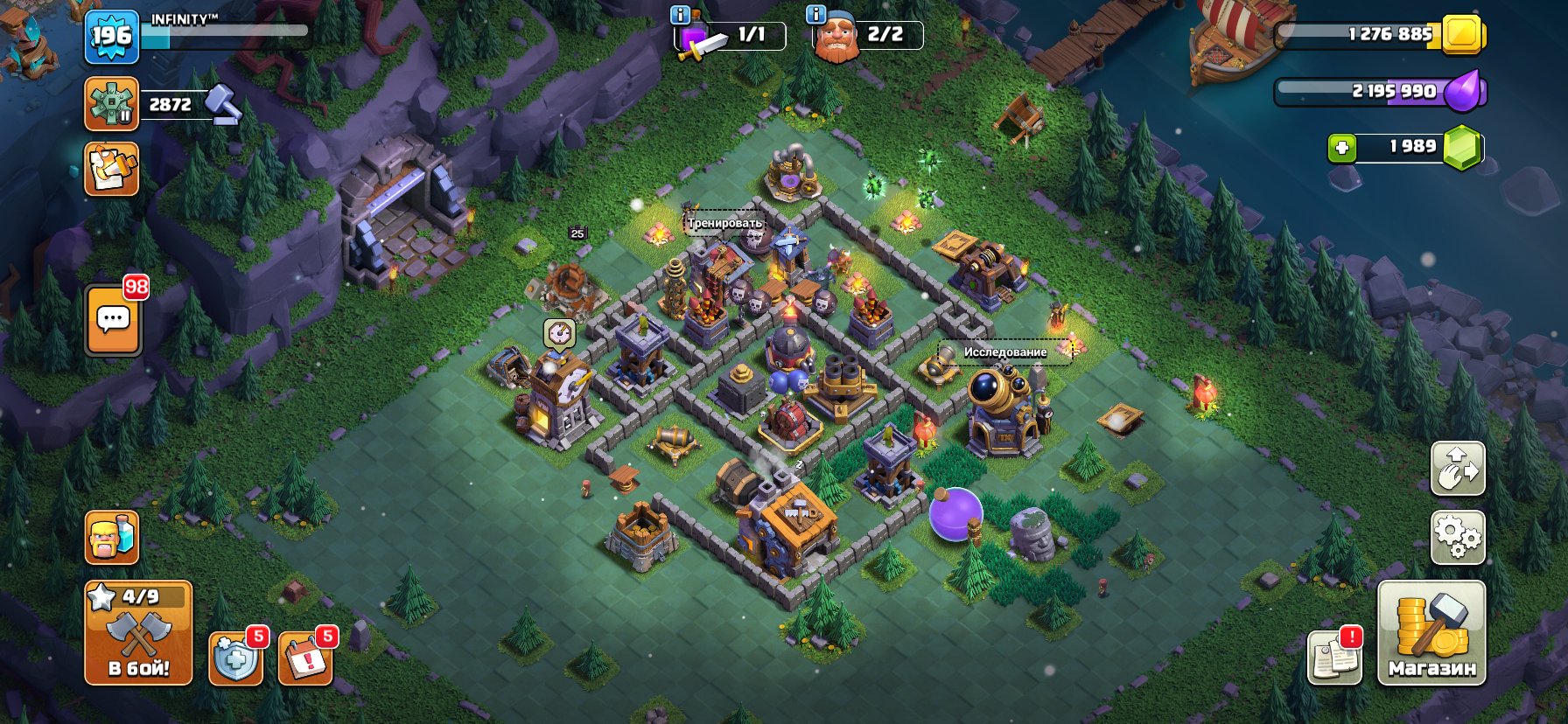Open the chat panel with 98 unread messages
This screenshot has height=724, width=1568.
point(111,317)
